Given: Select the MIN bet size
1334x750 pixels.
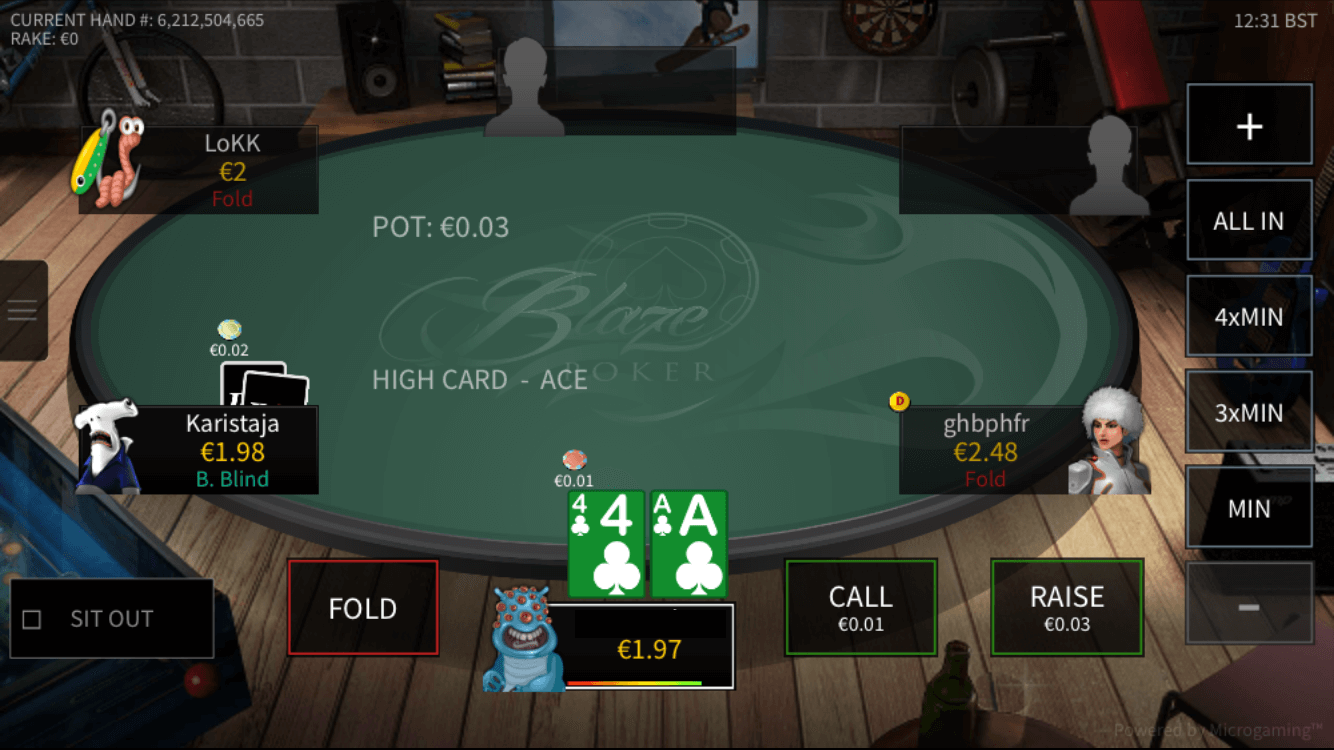Looking at the screenshot, I should click(x=1248, y=508).
